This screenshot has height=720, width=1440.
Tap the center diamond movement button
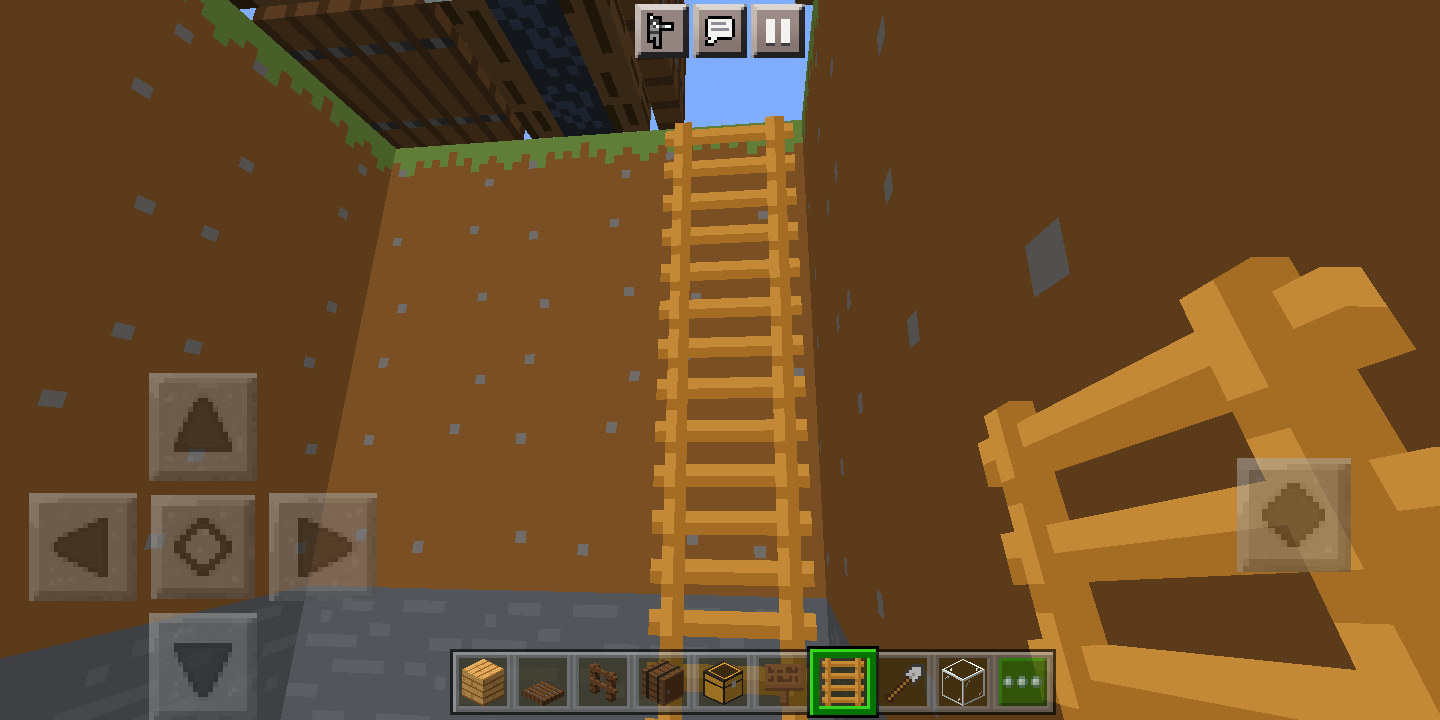tap(204, 548)
